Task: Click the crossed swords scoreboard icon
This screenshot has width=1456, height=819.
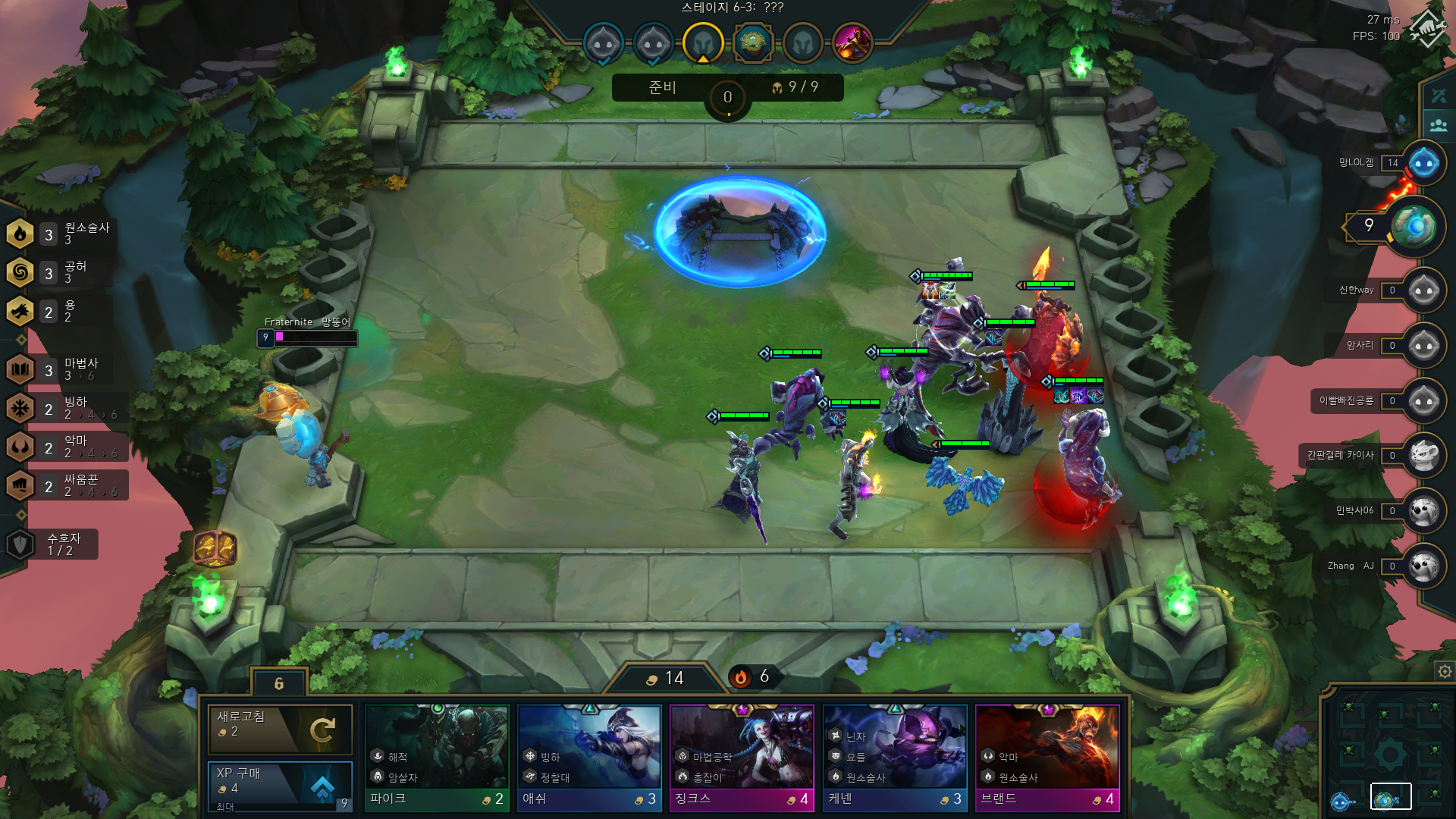Action: (x=1437, y=95)
